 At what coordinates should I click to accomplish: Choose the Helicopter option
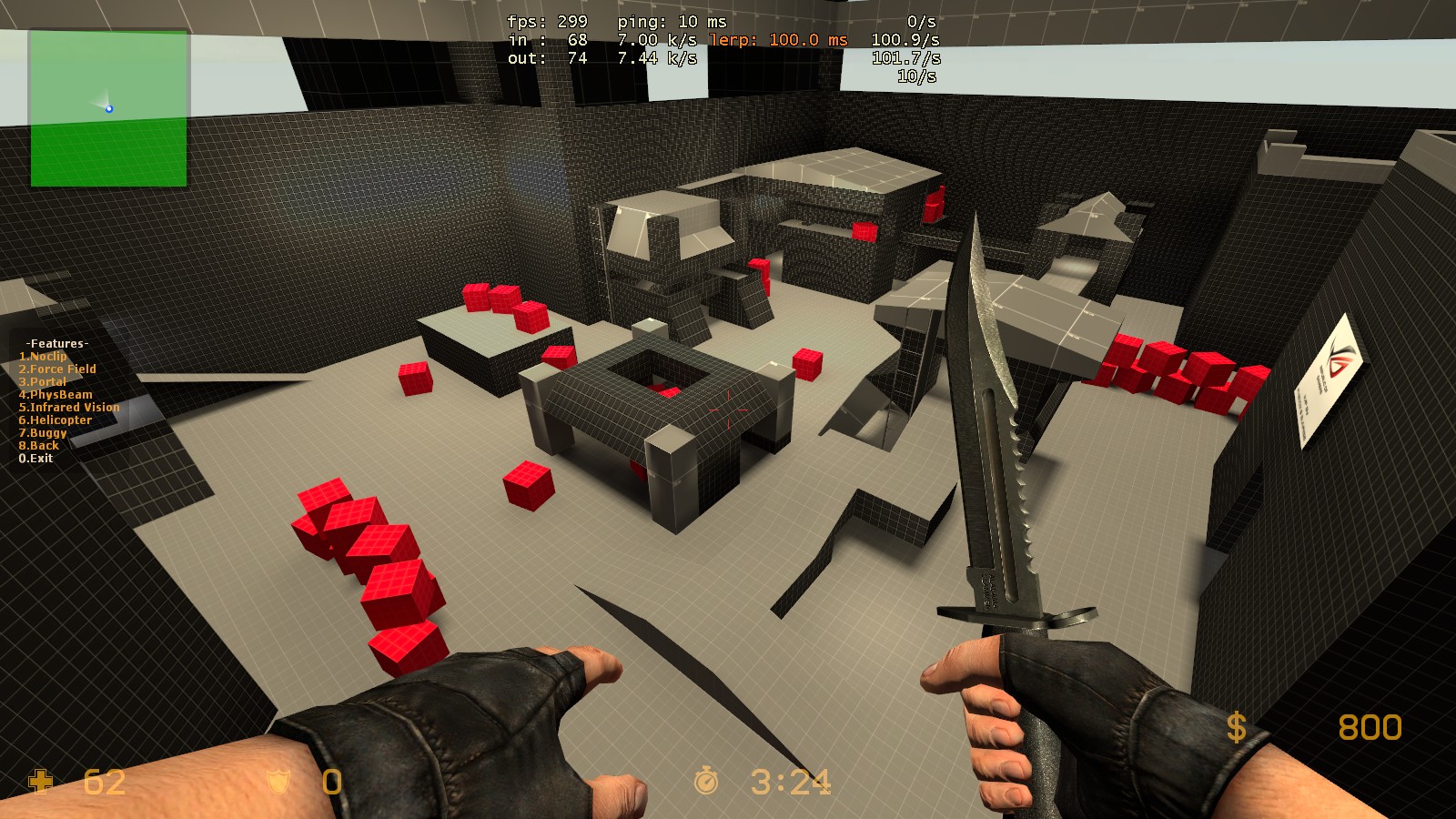coord(56,420)
